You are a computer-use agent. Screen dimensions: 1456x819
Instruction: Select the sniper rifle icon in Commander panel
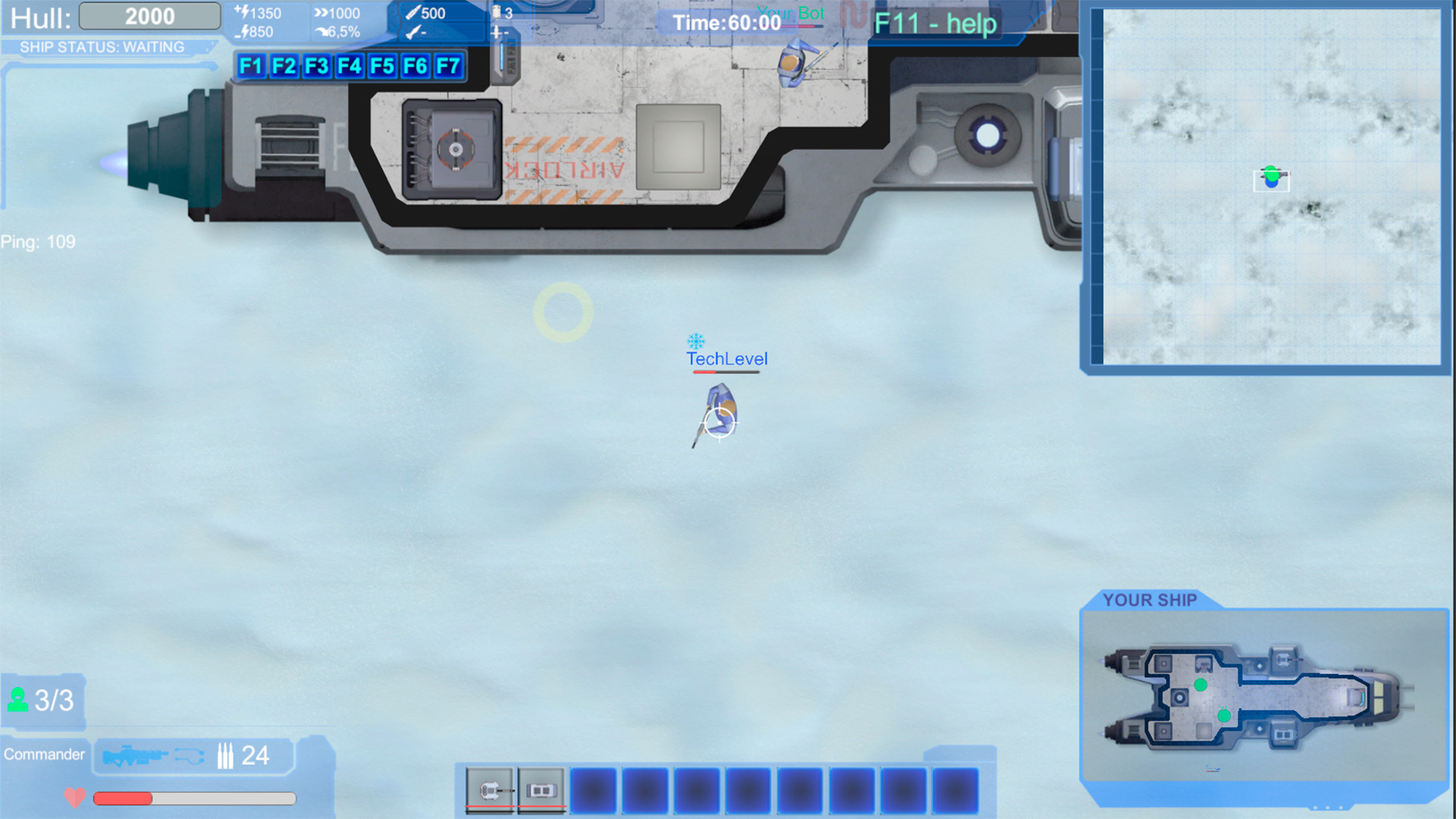136,756
